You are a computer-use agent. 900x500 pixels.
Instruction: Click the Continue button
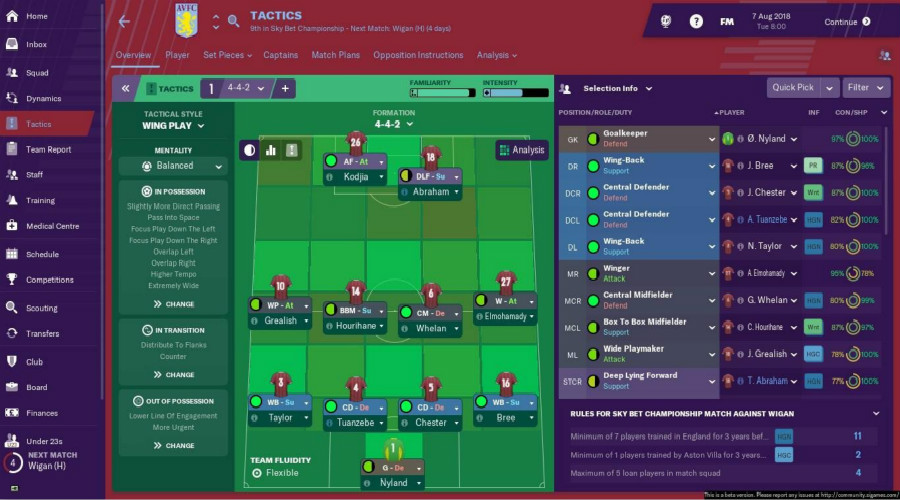tap(847, 22)
